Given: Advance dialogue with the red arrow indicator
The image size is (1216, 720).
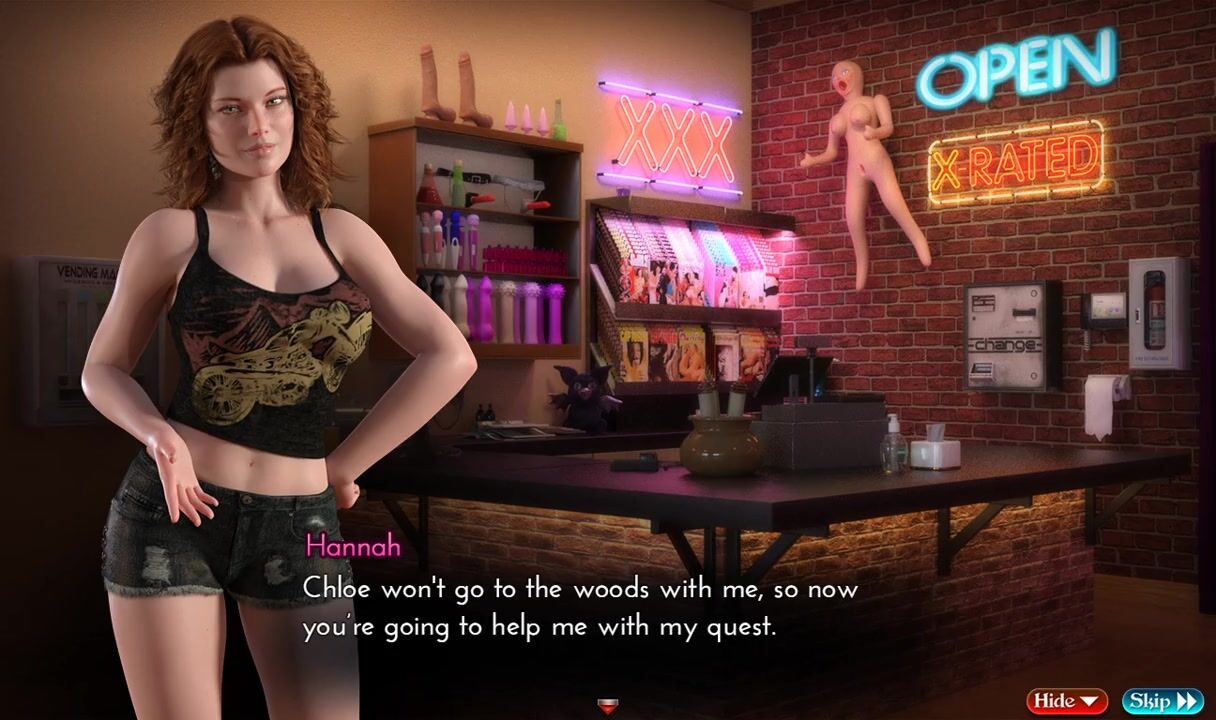Looking at the screenshot, I should click(x=607, y=707).
